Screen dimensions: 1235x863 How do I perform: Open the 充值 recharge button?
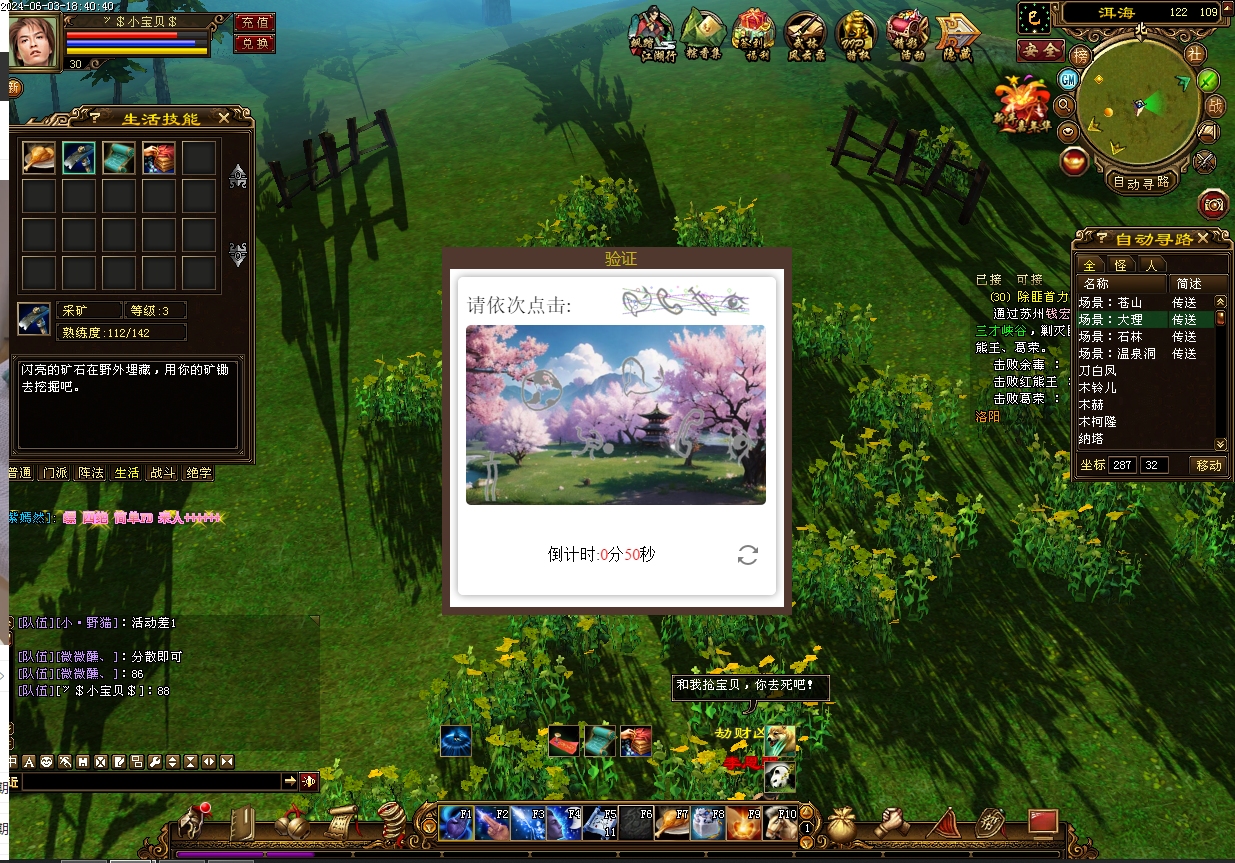[254, 22]
